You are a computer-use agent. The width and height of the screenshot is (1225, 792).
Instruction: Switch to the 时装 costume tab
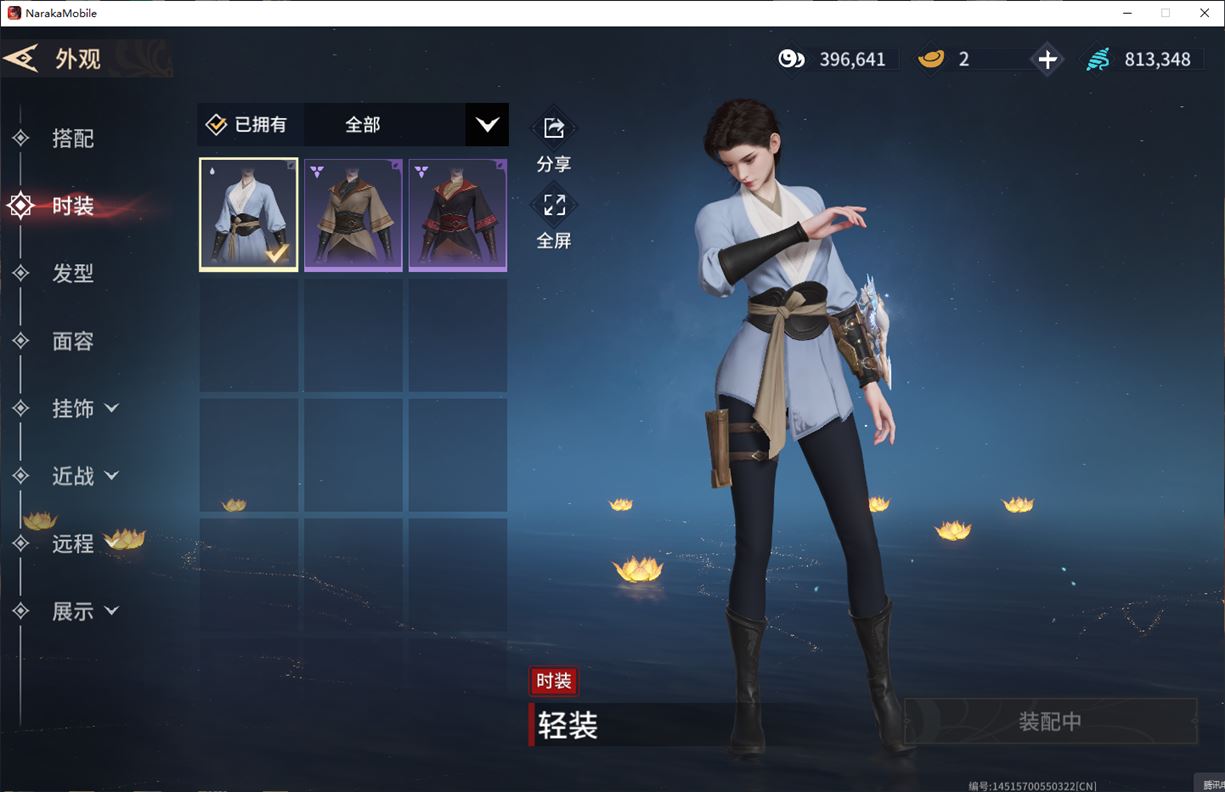[72, 206]
